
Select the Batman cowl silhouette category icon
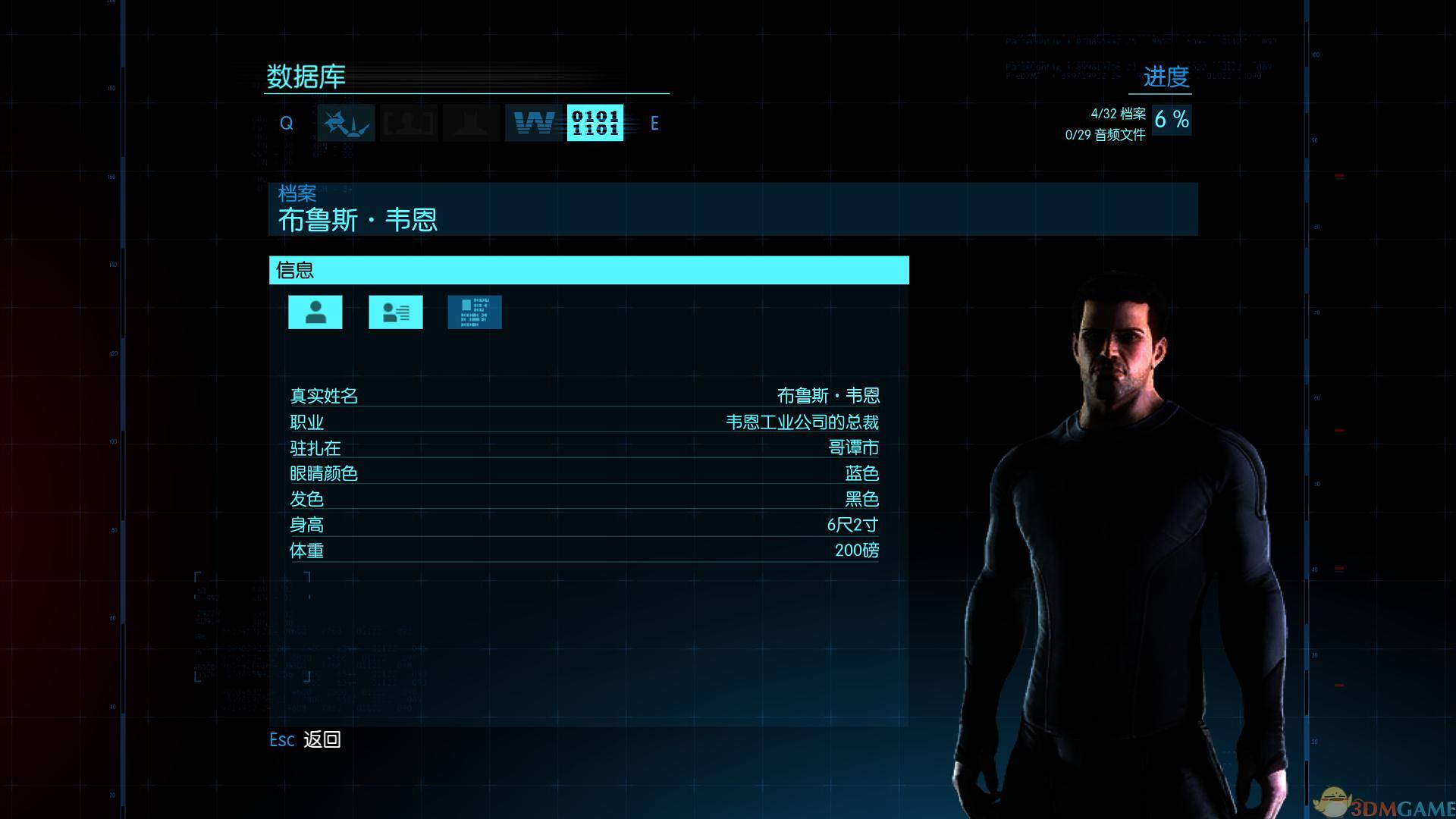pos(471,123)
